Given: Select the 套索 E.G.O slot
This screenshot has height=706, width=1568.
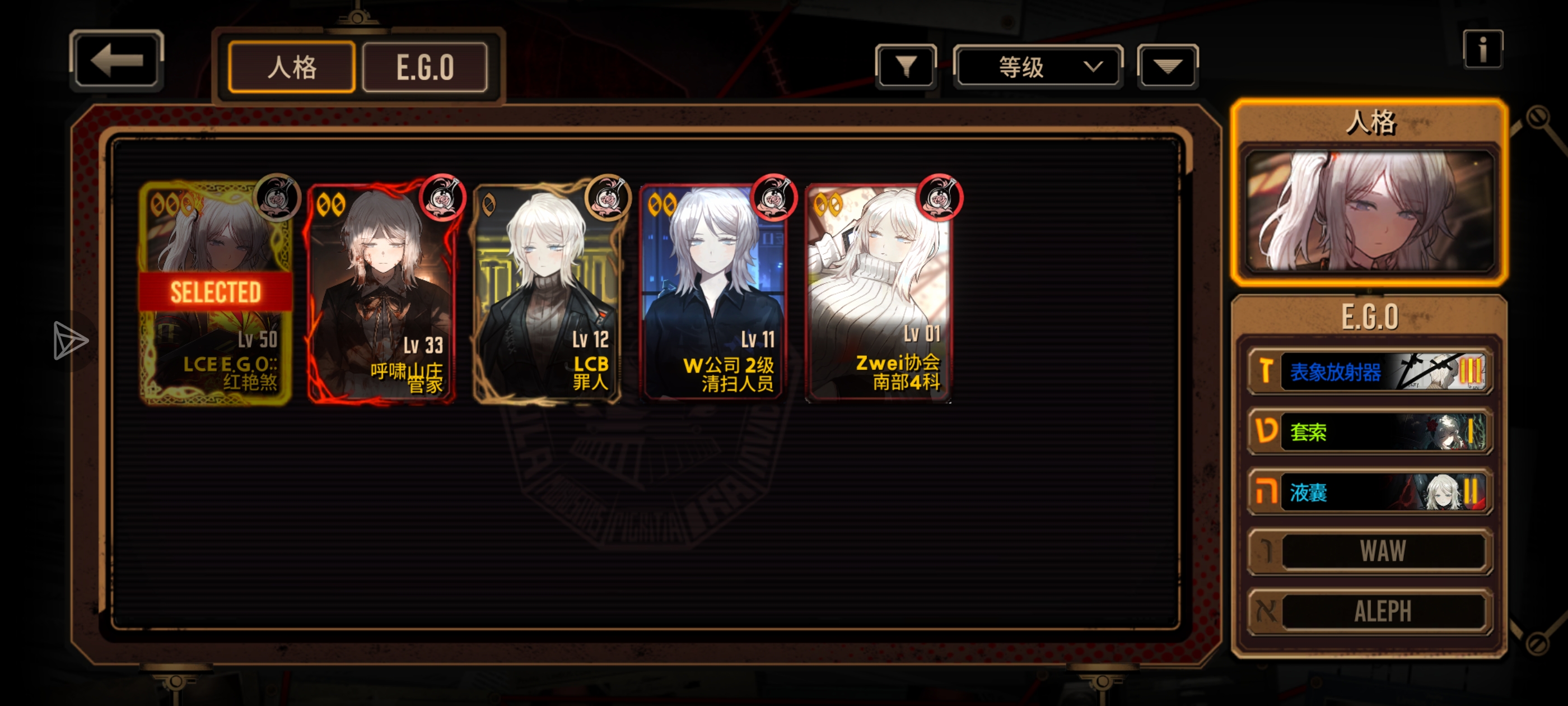Looking at the screenshot, I should pyautogui.click(x=1369, y=431).
